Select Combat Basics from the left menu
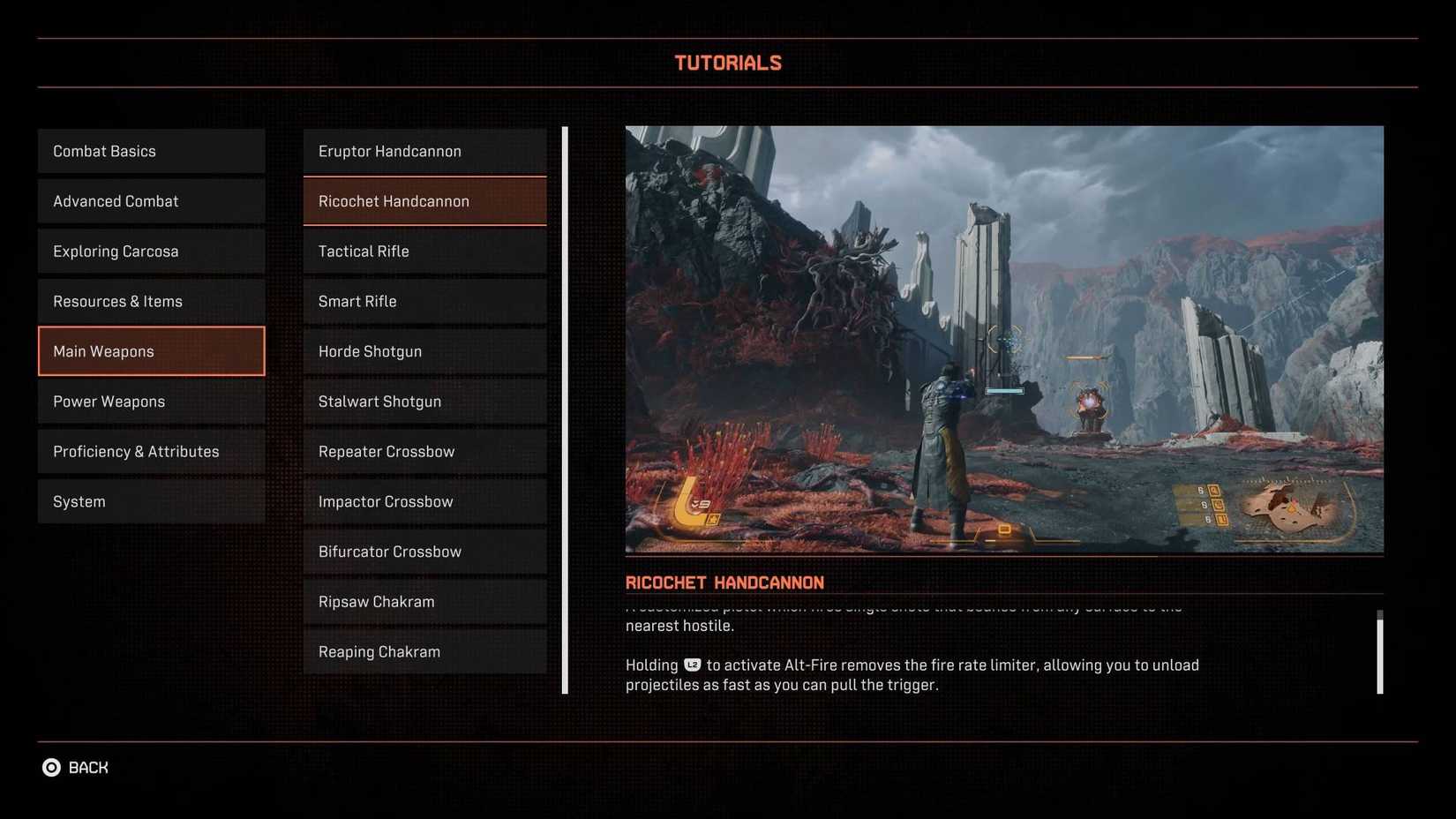Viewport: 1456px width, 819px height. [150, 150]
